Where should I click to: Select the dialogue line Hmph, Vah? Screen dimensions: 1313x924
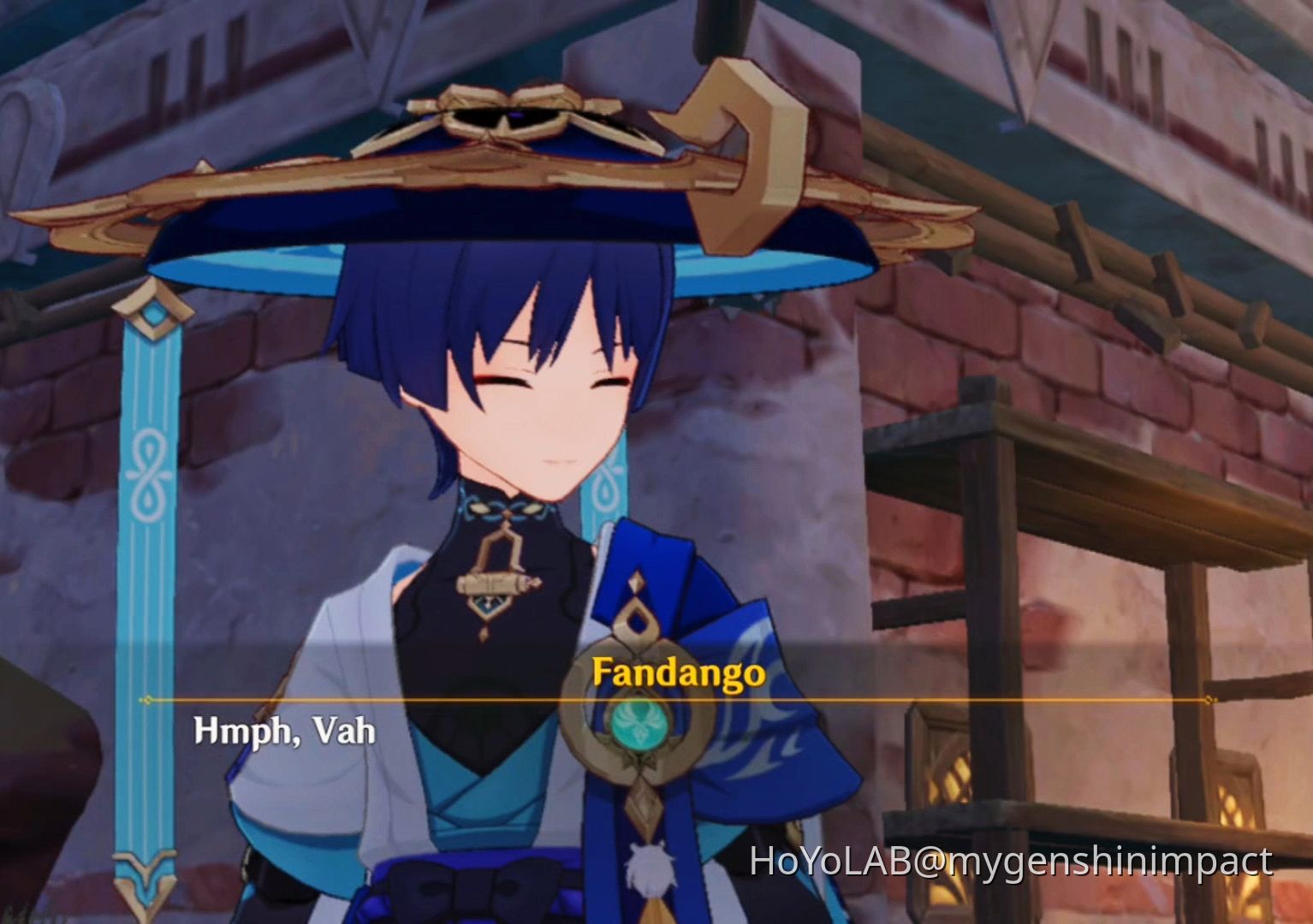pyautogui.click(x=282, y=731)
